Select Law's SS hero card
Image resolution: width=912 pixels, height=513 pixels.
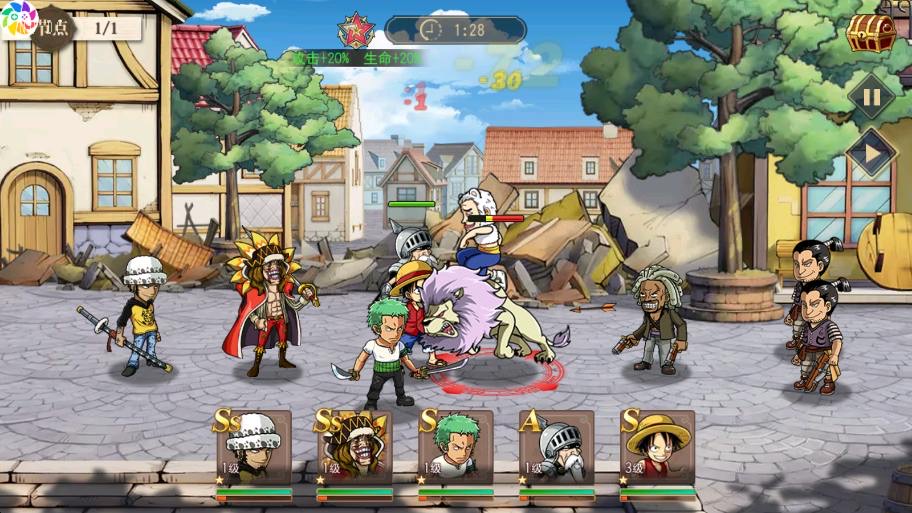coord(254,447)
